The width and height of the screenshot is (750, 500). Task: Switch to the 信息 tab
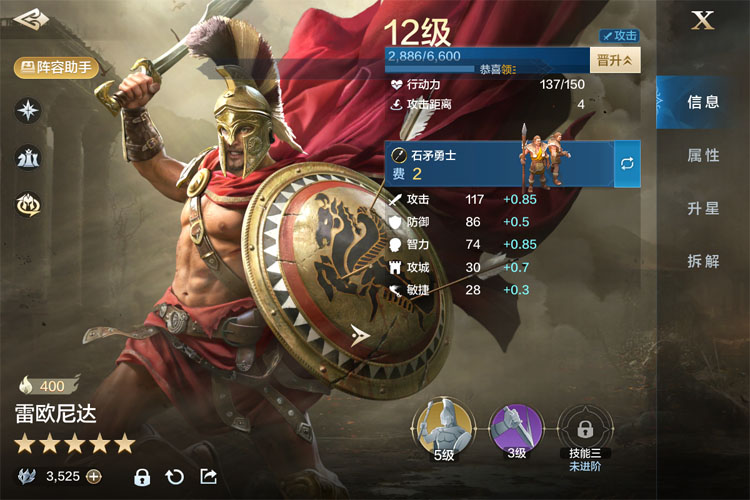pos(703,102)
